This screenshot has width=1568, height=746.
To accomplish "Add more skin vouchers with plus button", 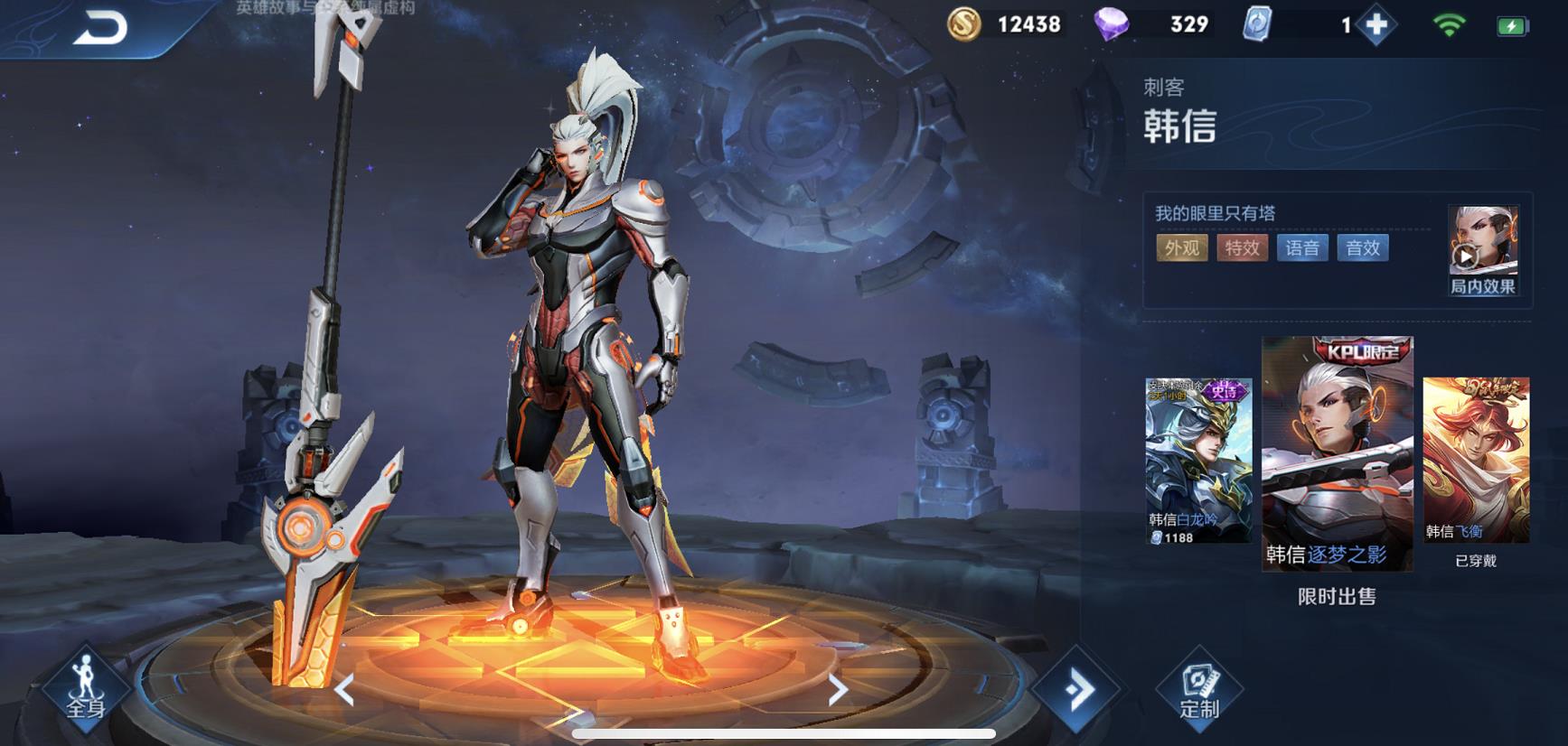I will click(1376, 25).
